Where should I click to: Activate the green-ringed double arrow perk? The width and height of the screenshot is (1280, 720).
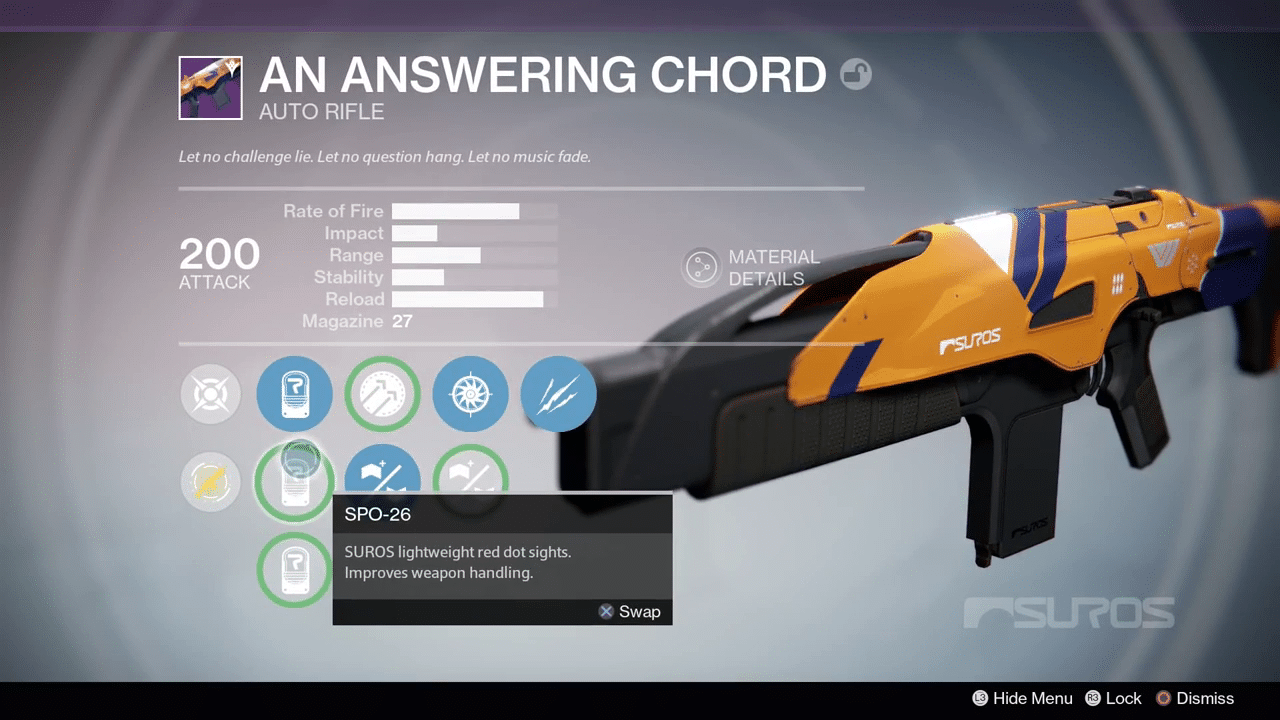click(382, 394)
